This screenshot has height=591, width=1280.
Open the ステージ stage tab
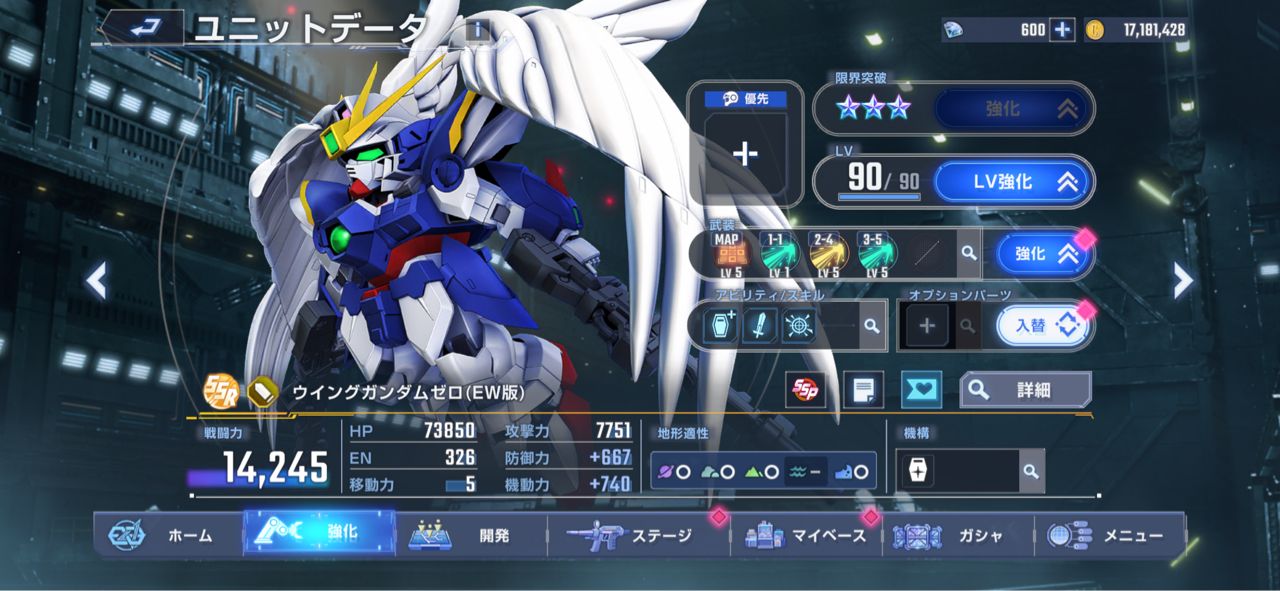[x=640, y=535]
